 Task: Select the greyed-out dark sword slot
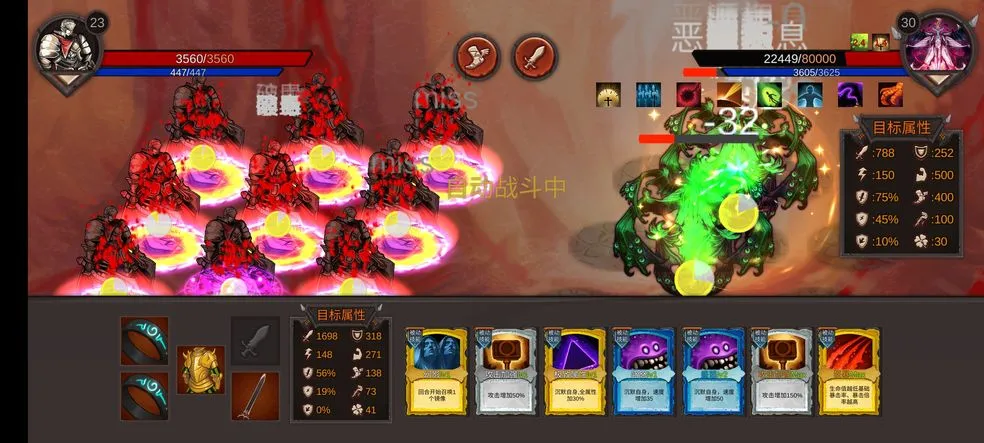[x=255, y=340]
